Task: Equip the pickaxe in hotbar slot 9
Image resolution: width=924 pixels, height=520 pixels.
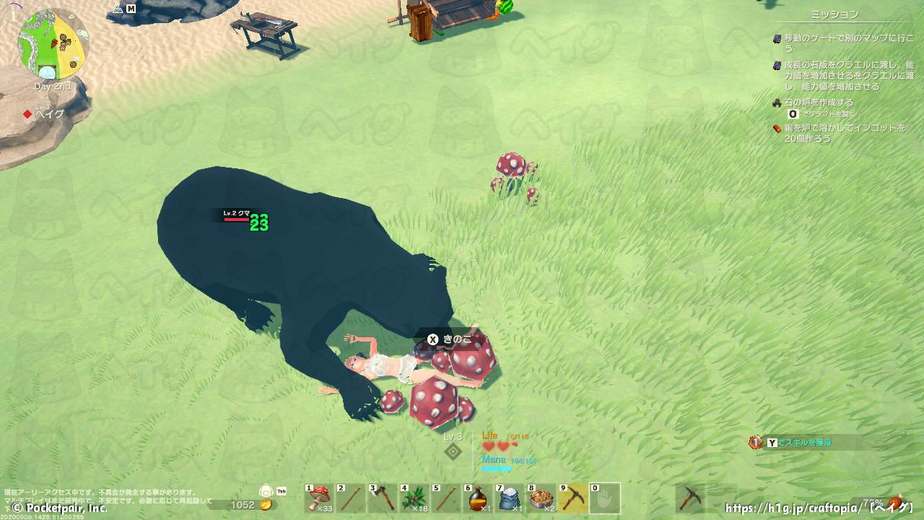Action: [x=573, y=498]
